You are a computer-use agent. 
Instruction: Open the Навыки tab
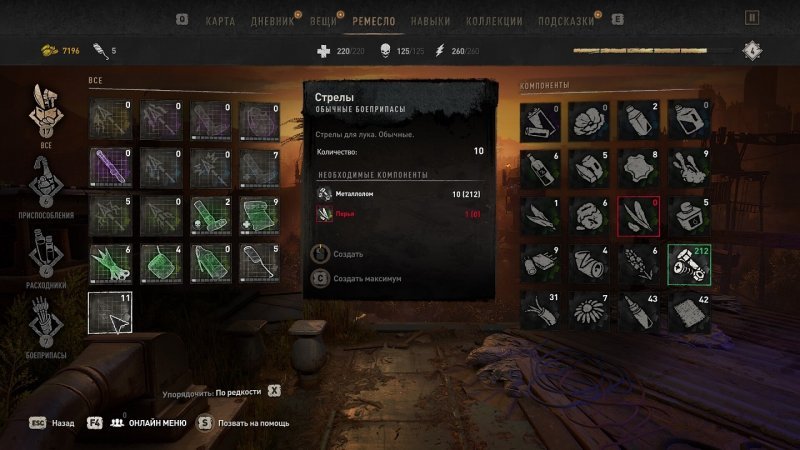click(430, 19)
